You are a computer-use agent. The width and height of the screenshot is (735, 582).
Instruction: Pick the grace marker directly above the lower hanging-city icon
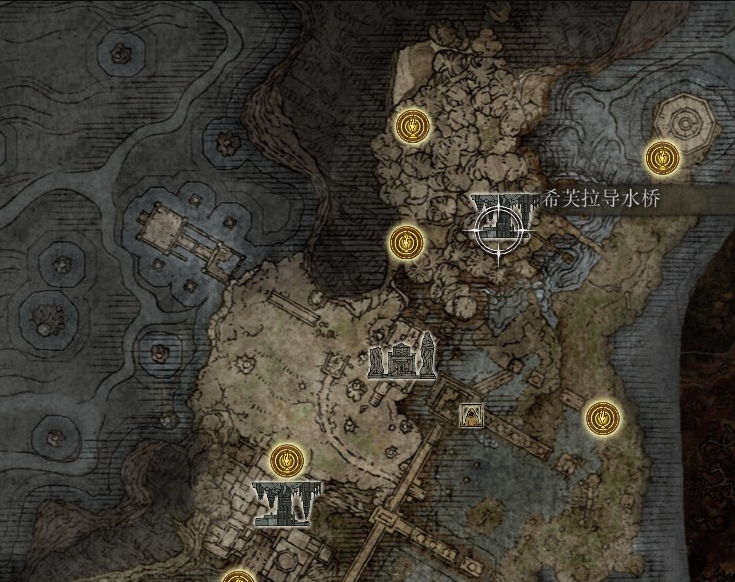(x=287, y=460)
